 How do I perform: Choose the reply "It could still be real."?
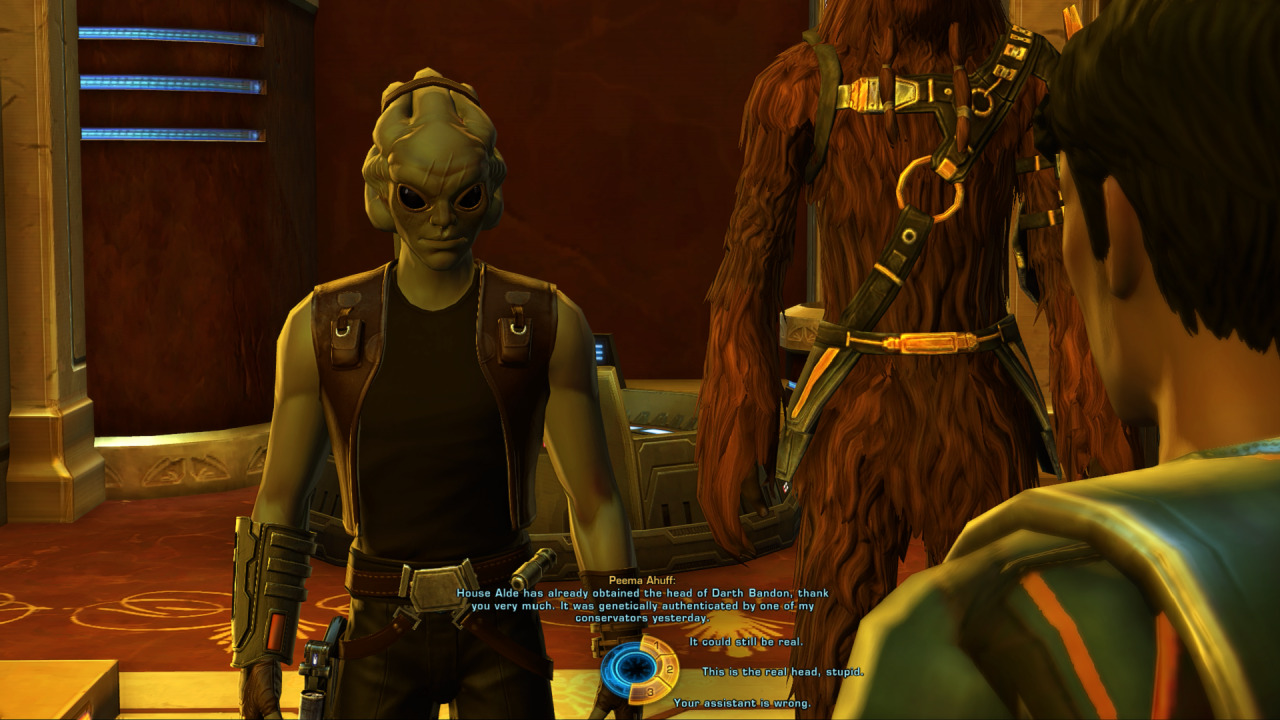[x=745, y=641]
